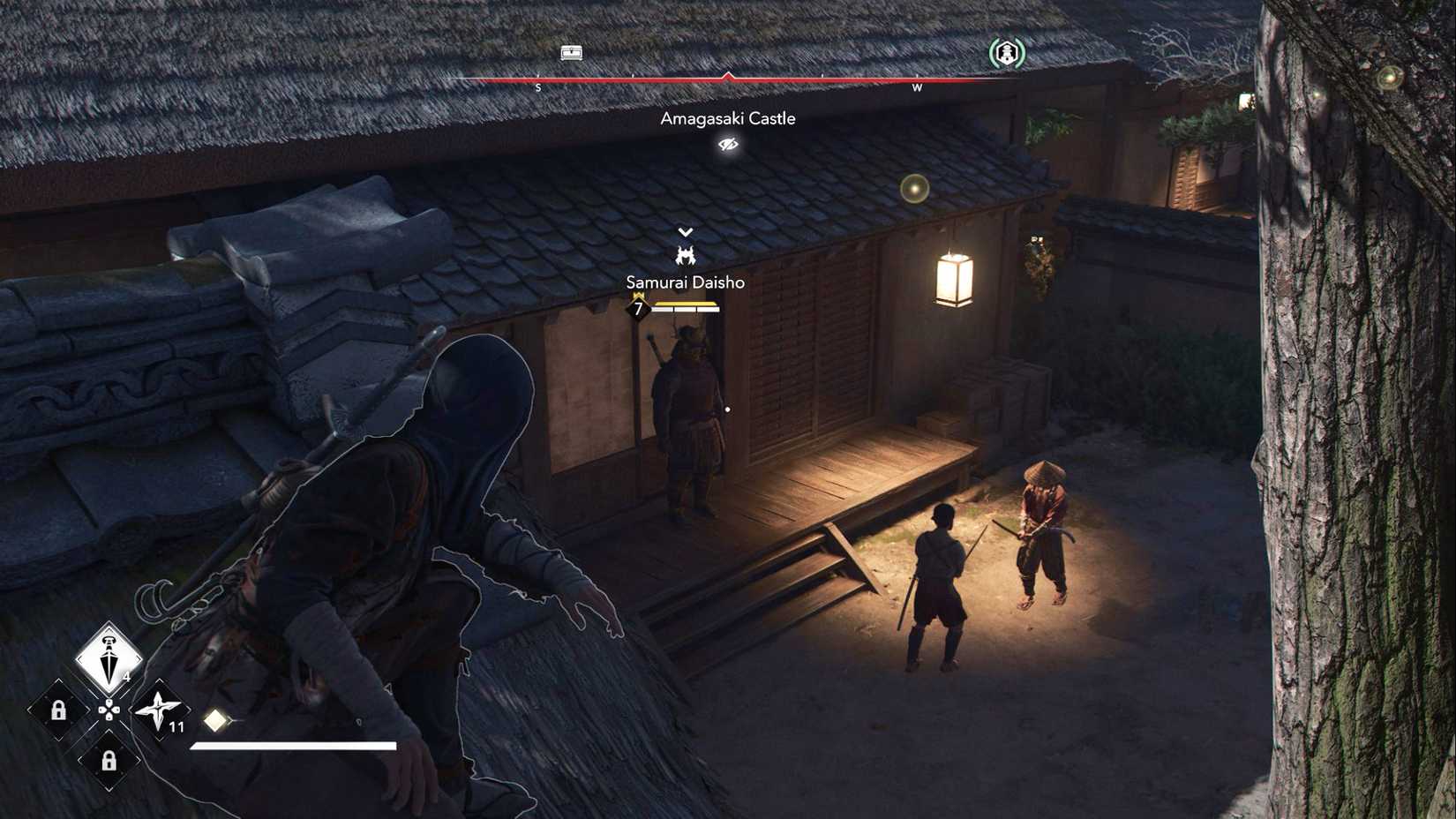Click the S marker on the compass bar
Image resolution: width=1456 pixels, height=819 pixels.
pos(538,89)
